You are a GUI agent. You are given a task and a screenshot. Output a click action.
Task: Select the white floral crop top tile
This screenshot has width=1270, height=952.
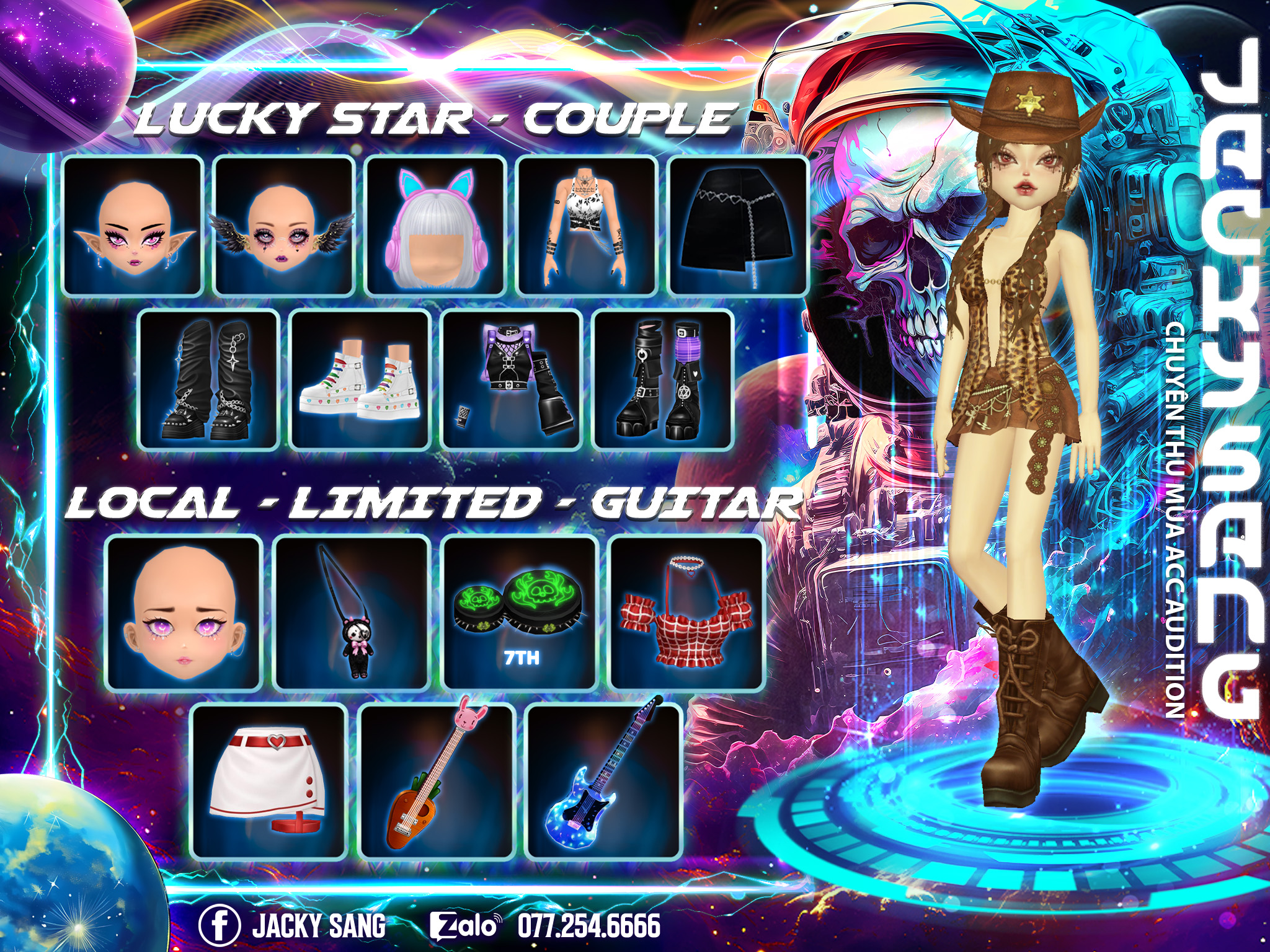pos(587,226)
